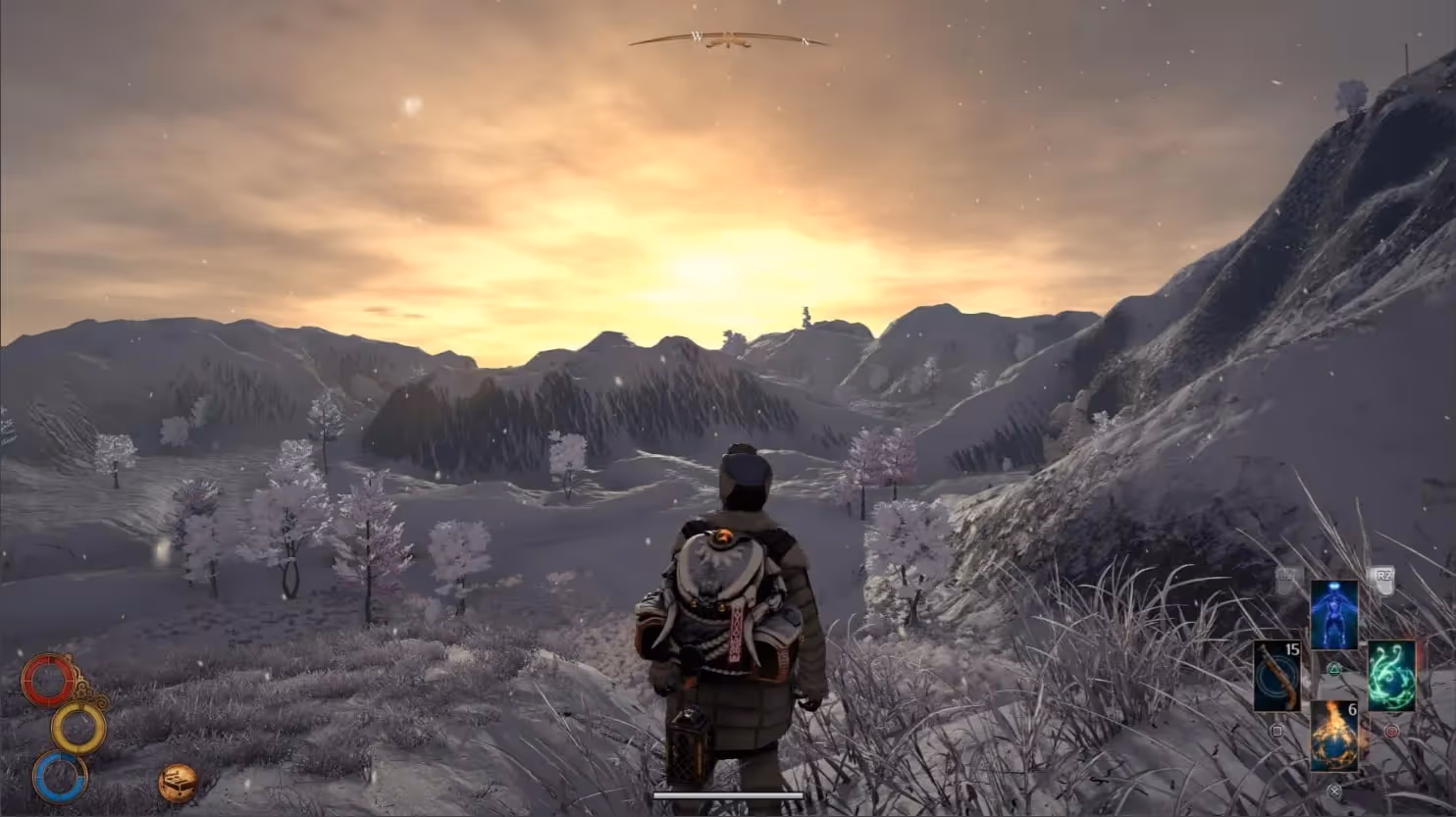Inspect the bed status effect icon
This screenshot has width=1456, height=817.
(x=178, y=783)
